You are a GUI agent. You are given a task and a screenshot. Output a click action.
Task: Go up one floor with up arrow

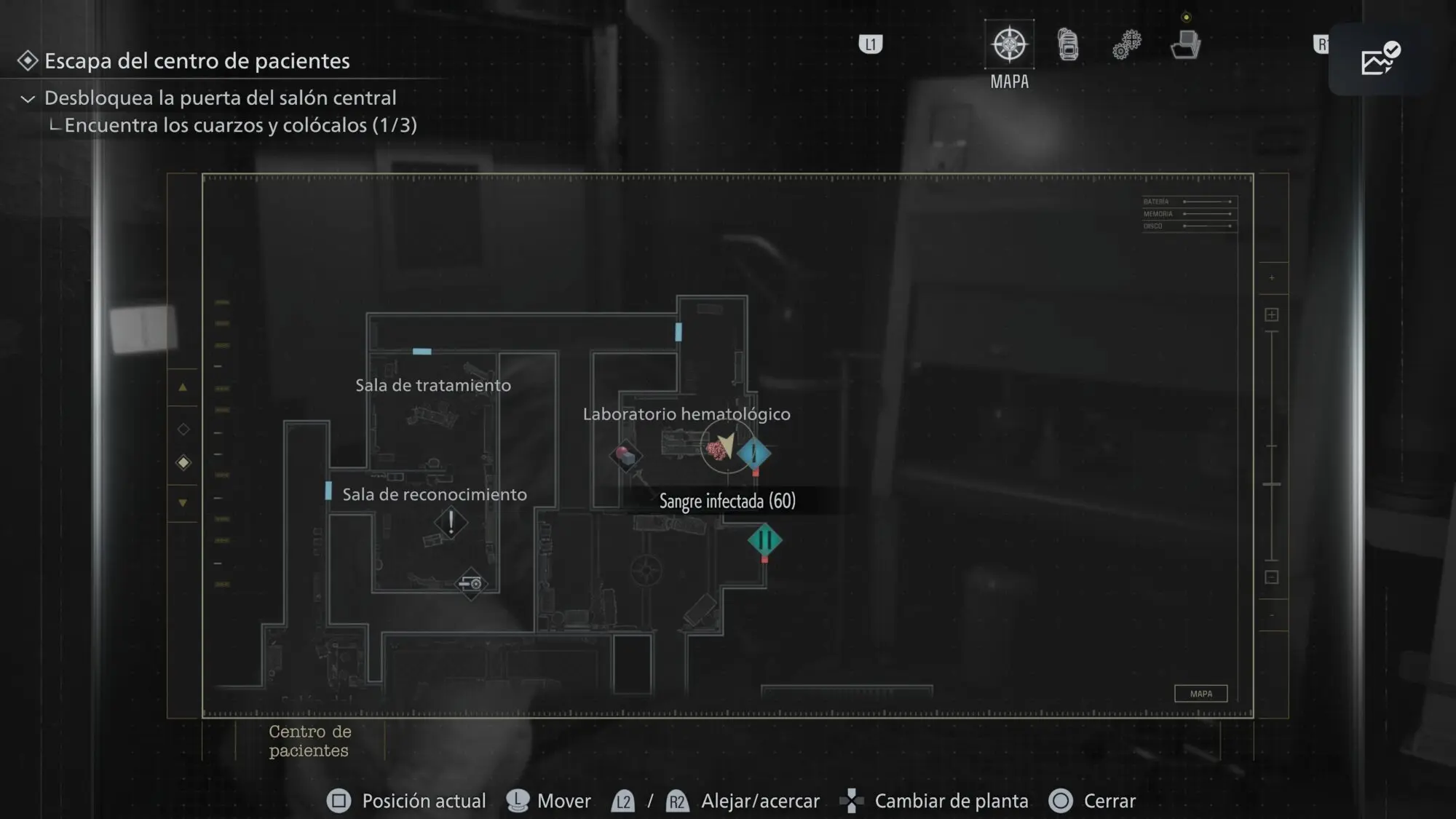coord(183,387)
